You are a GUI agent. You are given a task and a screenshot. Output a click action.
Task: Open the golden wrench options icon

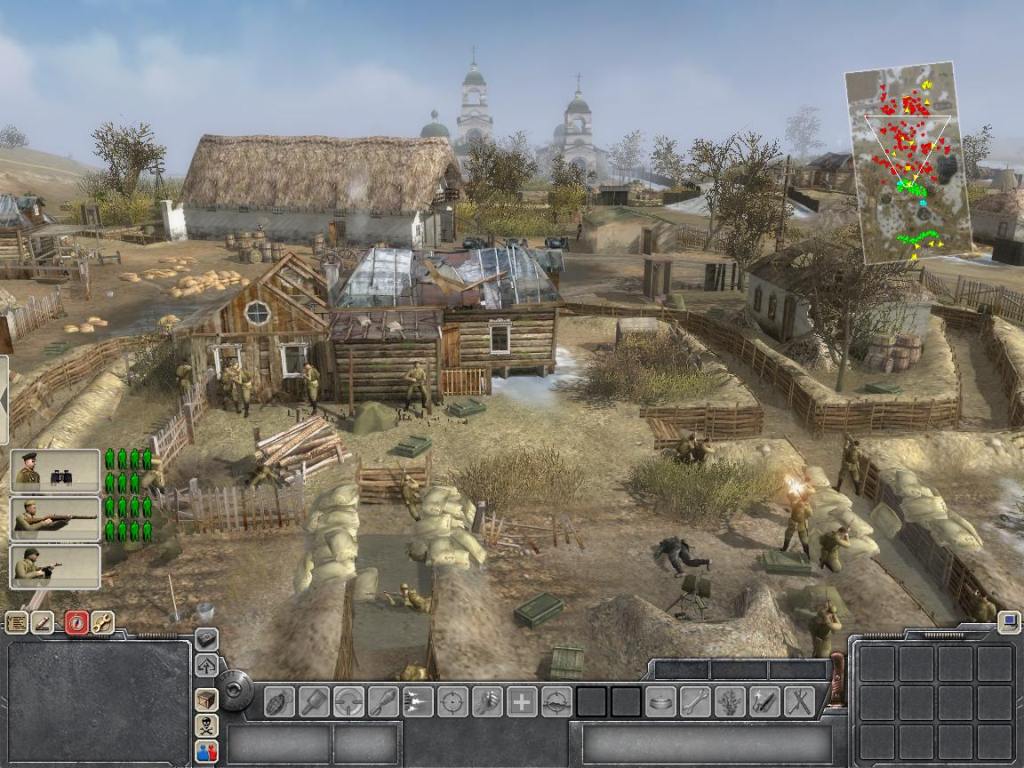[102, 622]
